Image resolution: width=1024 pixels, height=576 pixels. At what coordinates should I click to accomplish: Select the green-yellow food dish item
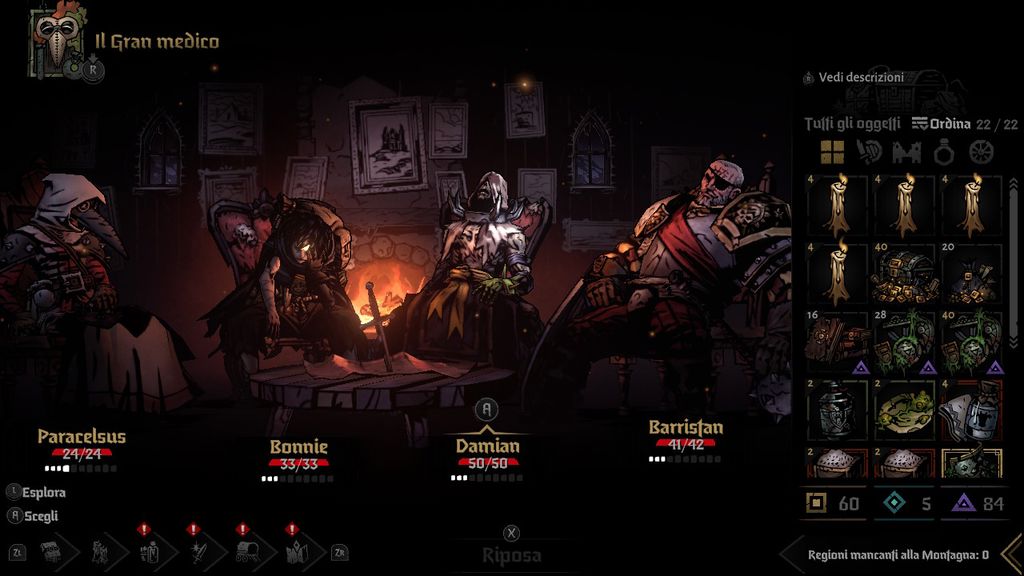pos(904,409)
